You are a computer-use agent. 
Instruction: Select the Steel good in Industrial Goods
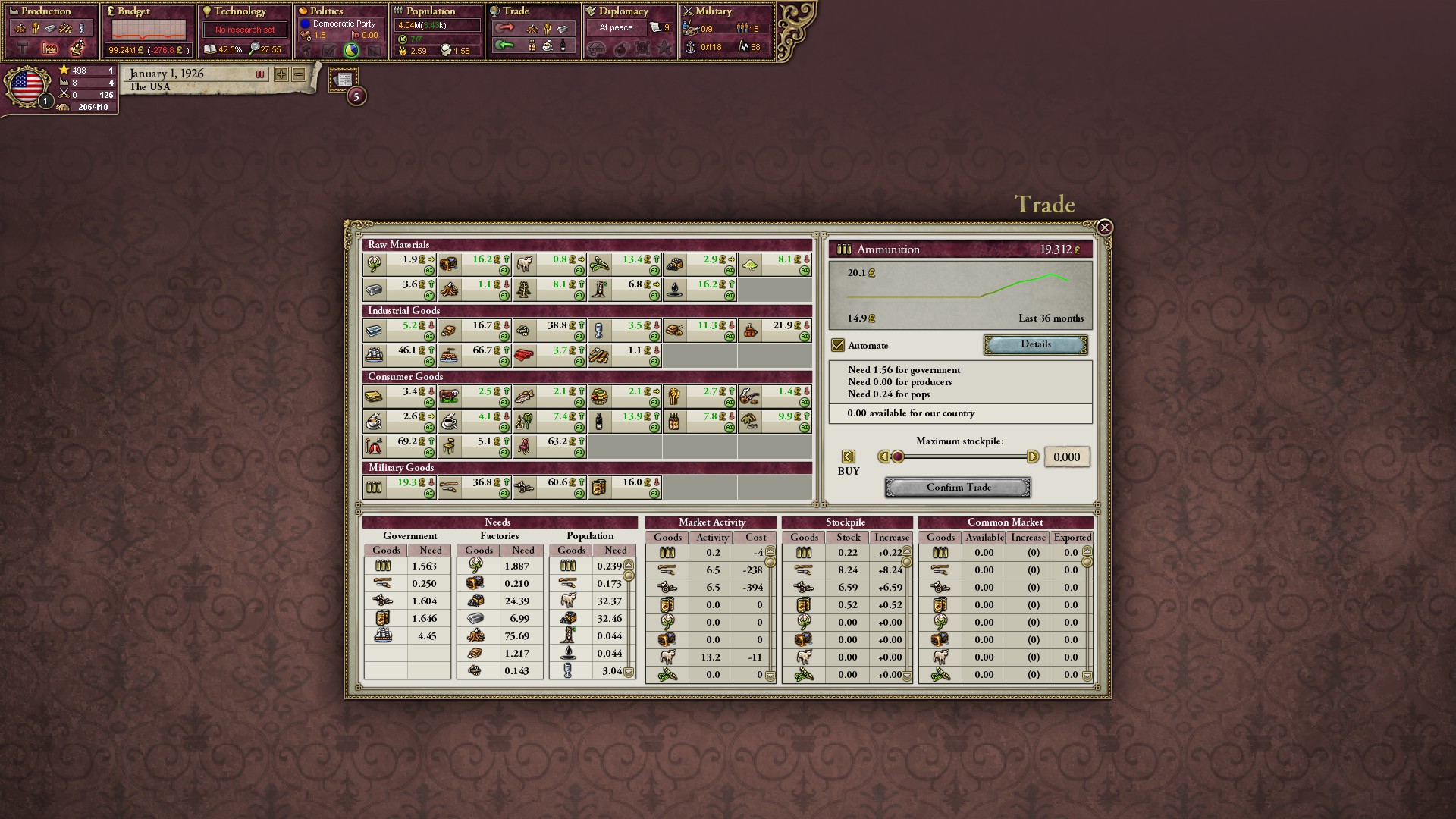[374, 329]
